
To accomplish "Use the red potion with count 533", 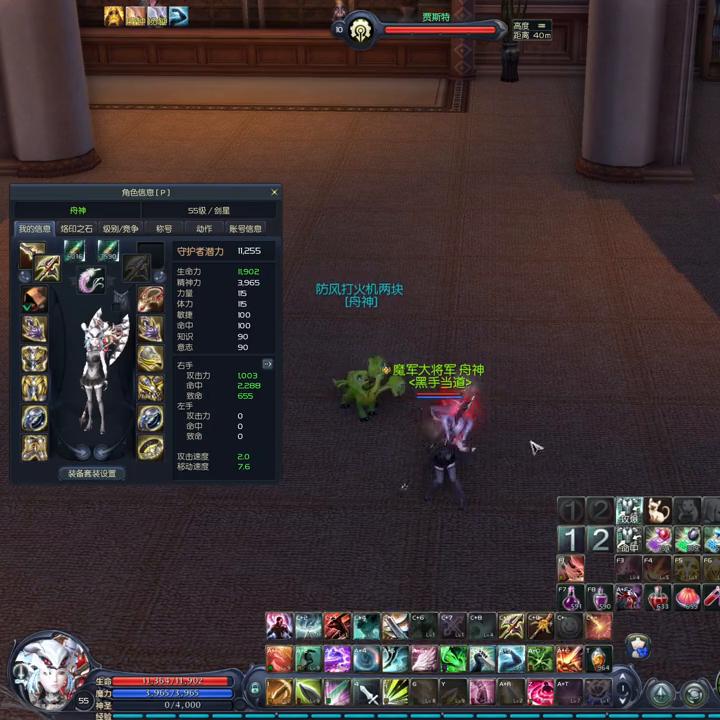I will click(658, 598).
